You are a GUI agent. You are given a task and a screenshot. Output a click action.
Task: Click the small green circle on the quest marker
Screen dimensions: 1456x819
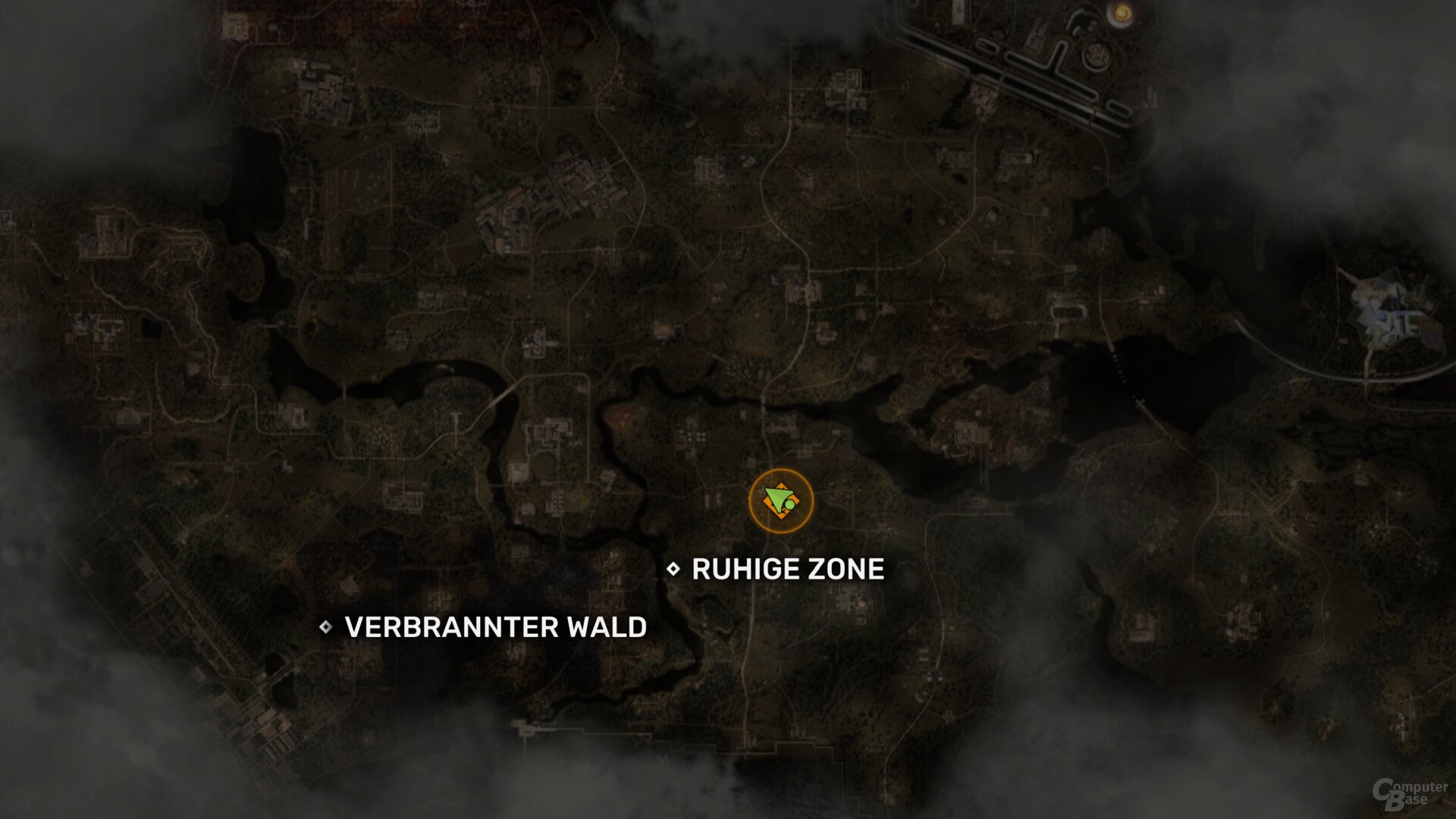(790, 504)
